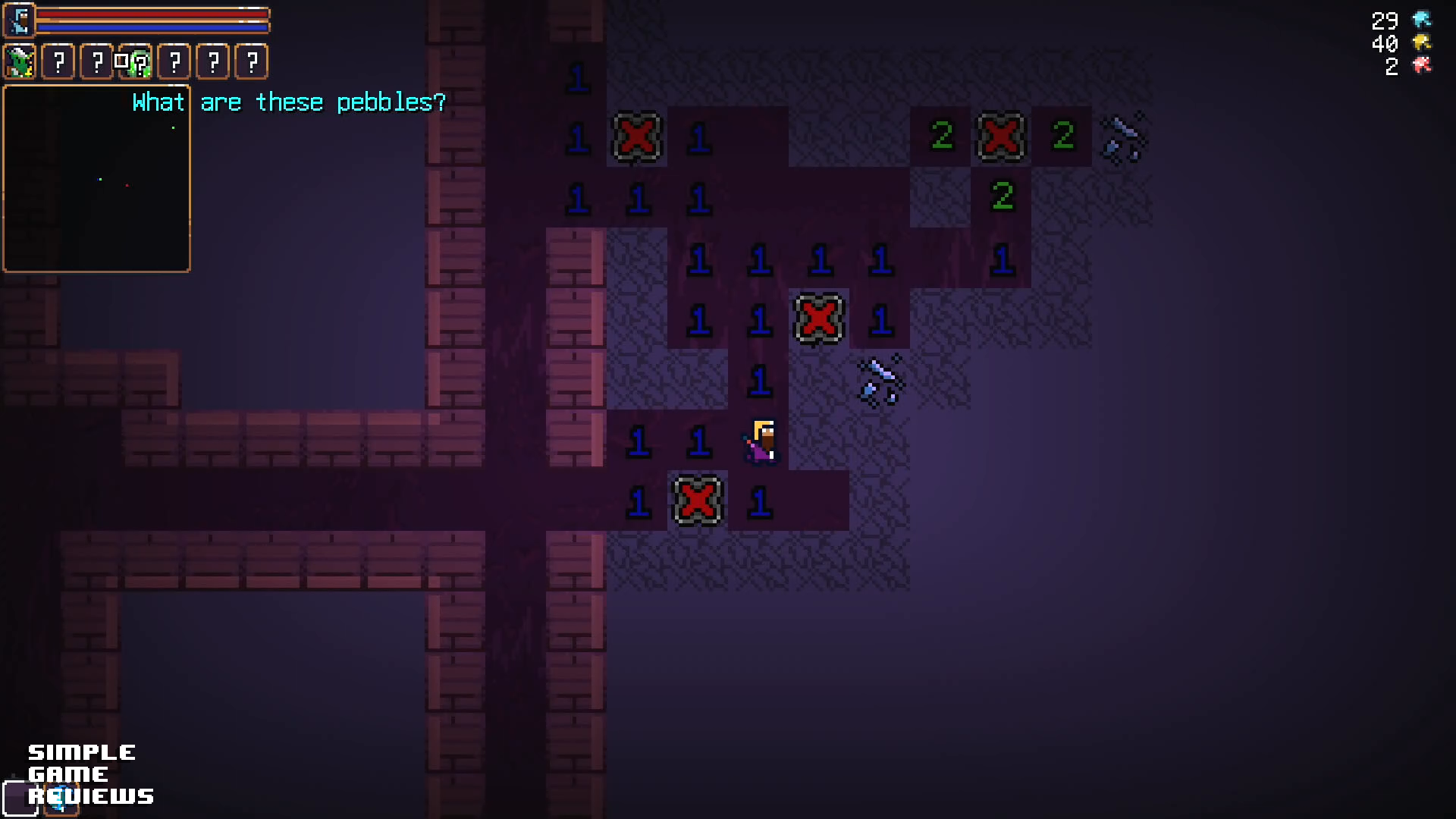The image size is (1456, 819).
Task: Select the glowing green unknown item slot
Action: [137, 62]
